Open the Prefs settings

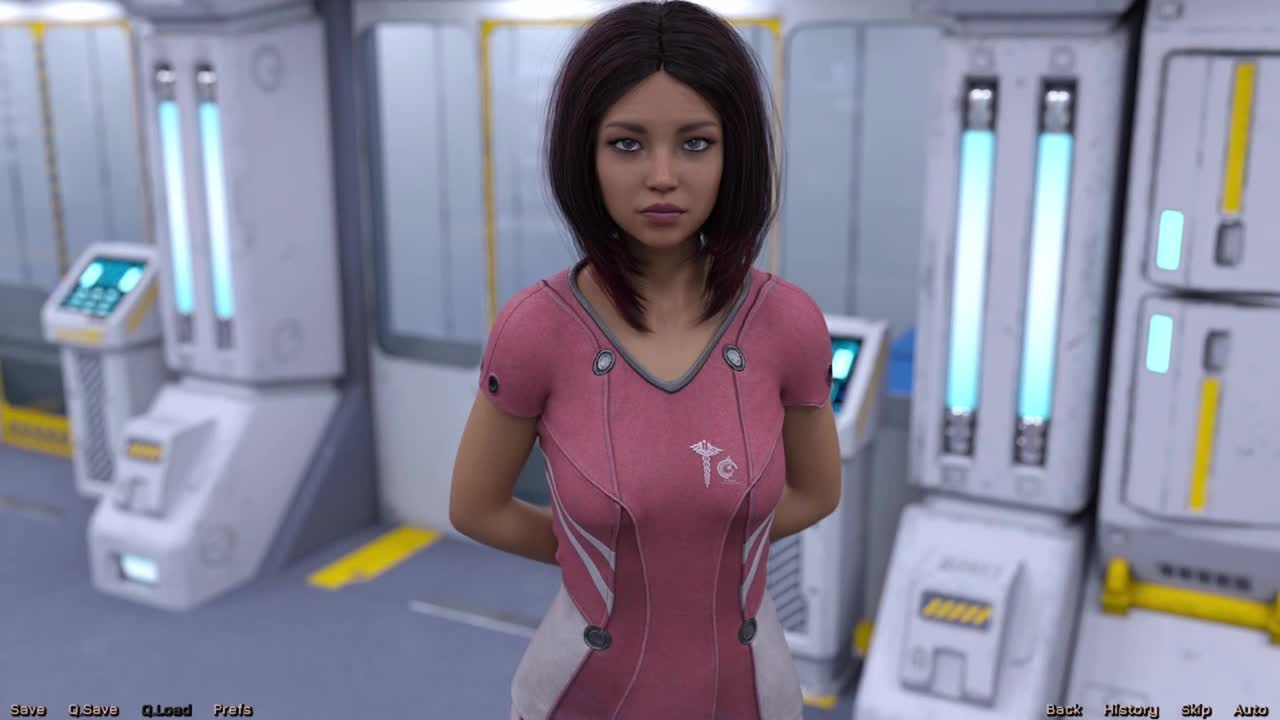click(x=232, y=710)
